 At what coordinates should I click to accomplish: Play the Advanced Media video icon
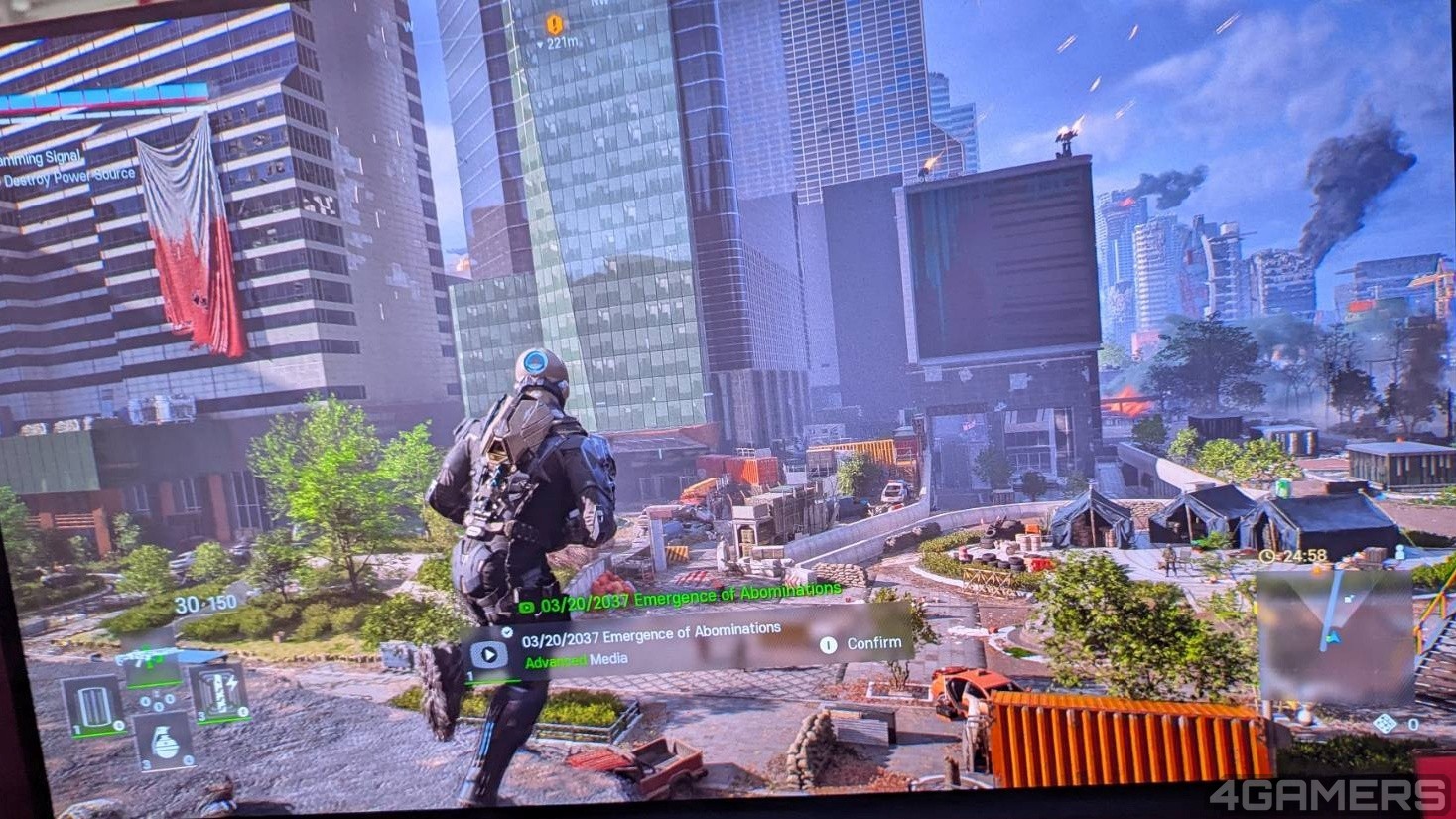pos(489,652)
